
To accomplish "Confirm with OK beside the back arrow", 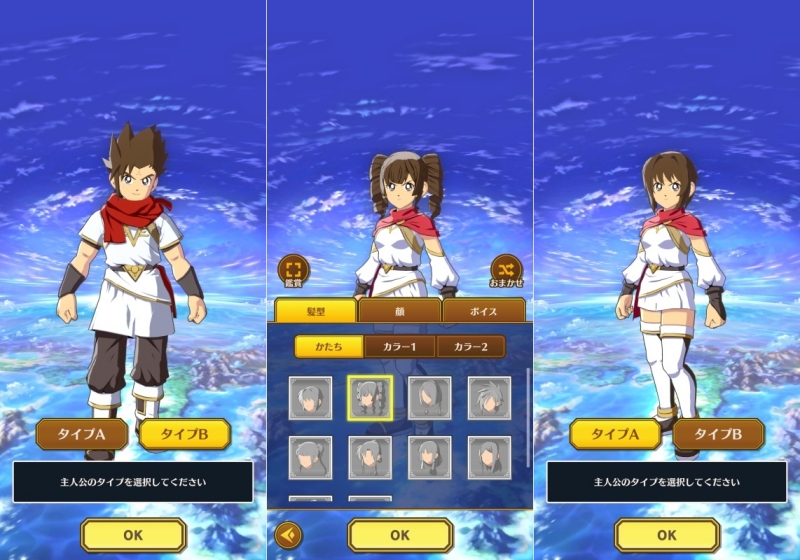I will pyautogui.click(x=400, y=535).
